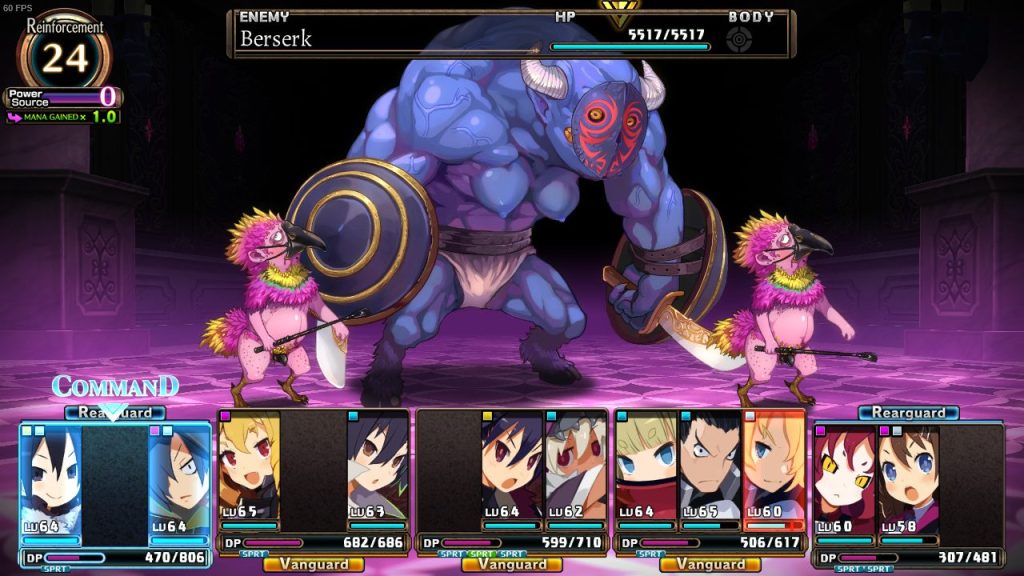Choose the LV63 dark-haired character portrait
1024x576 pixels.
click(377, 468)
